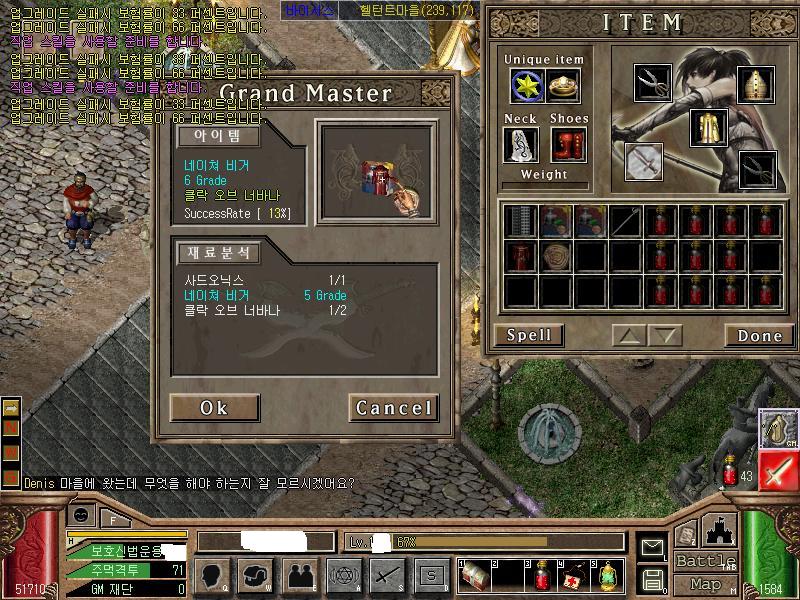Page inventory up with the up arrow

click(x=627, y=335)
